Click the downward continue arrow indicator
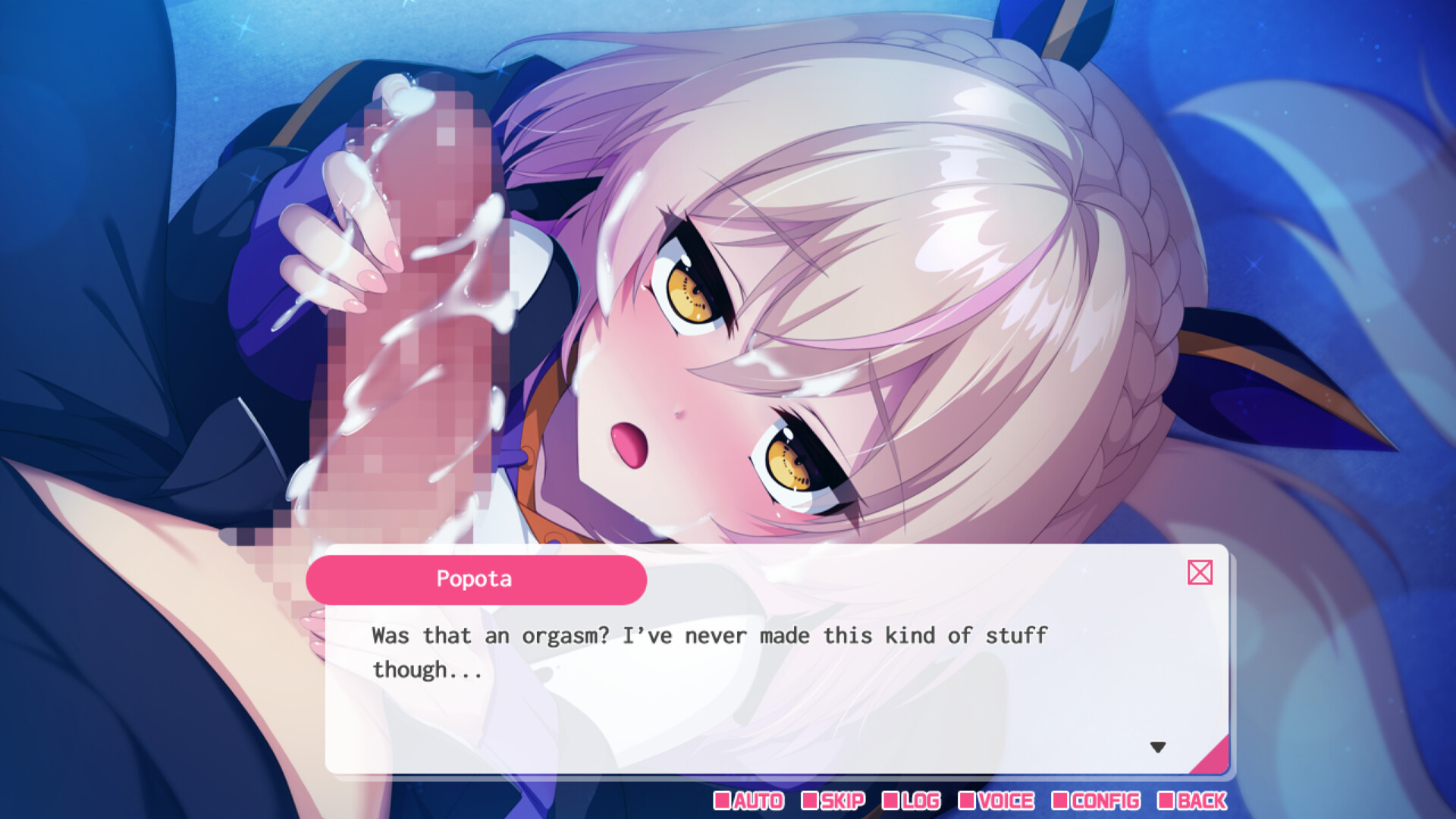 click(1159, 747)
